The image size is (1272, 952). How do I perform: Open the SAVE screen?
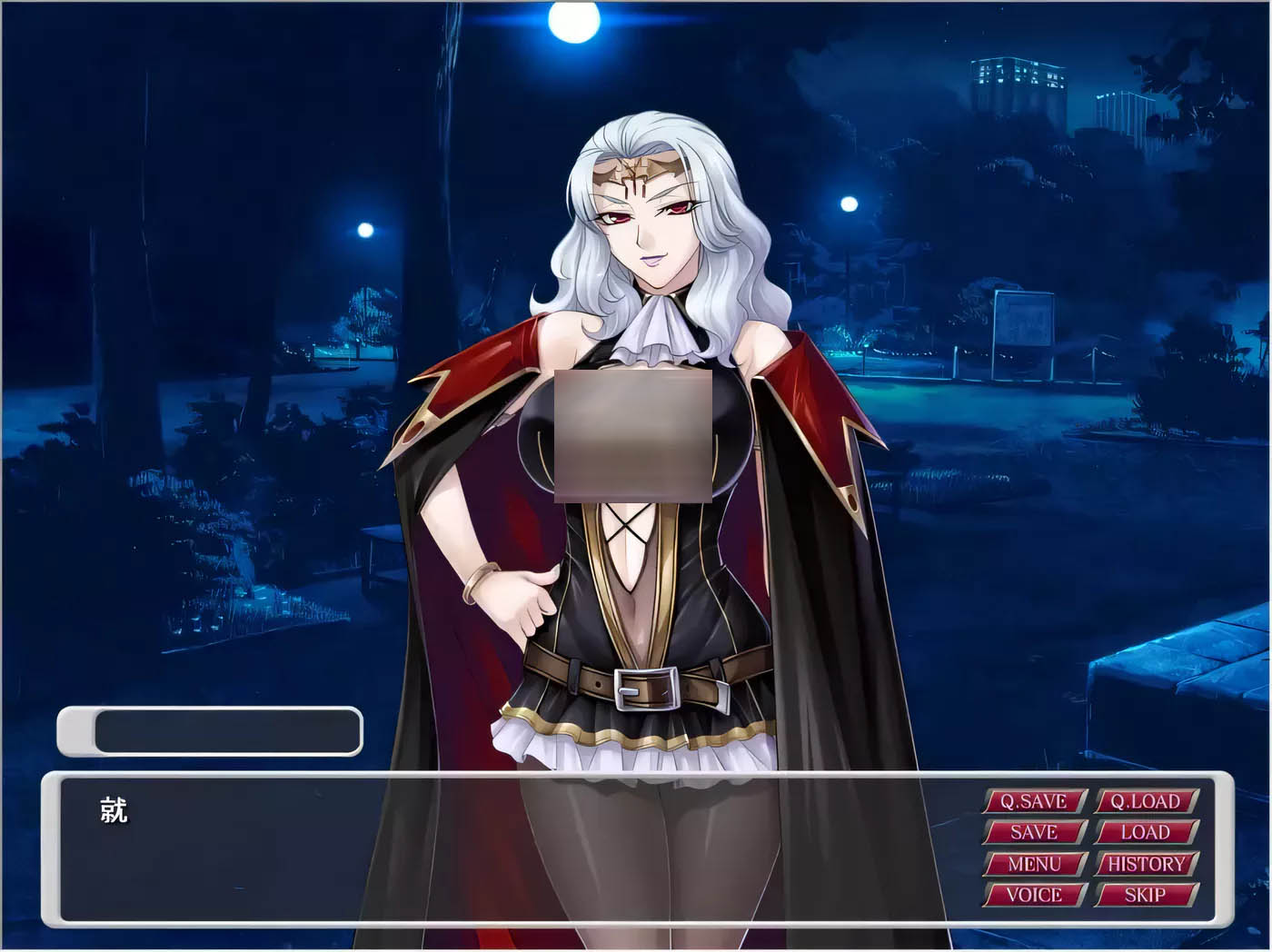click(1034, 832)
